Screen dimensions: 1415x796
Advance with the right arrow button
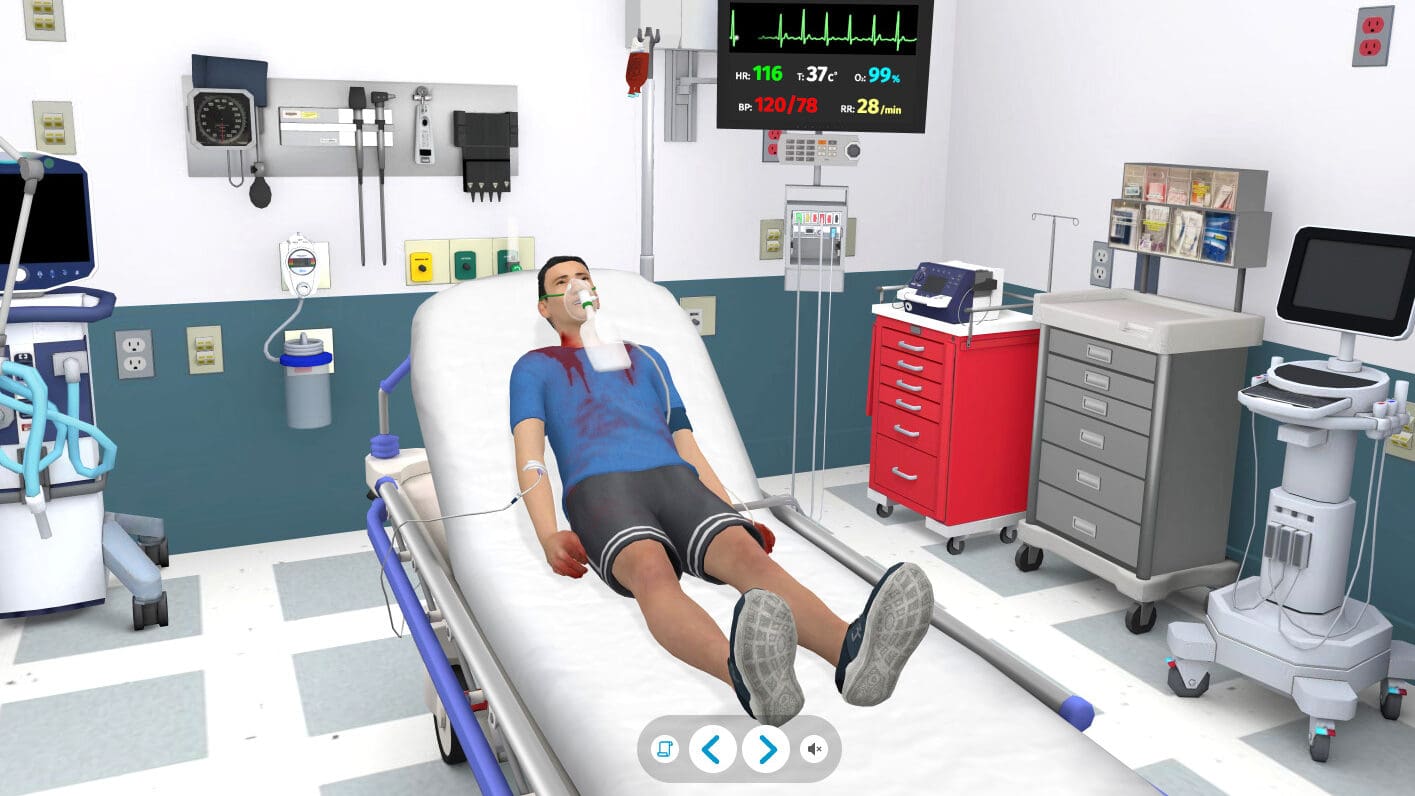tap(766, 748)
